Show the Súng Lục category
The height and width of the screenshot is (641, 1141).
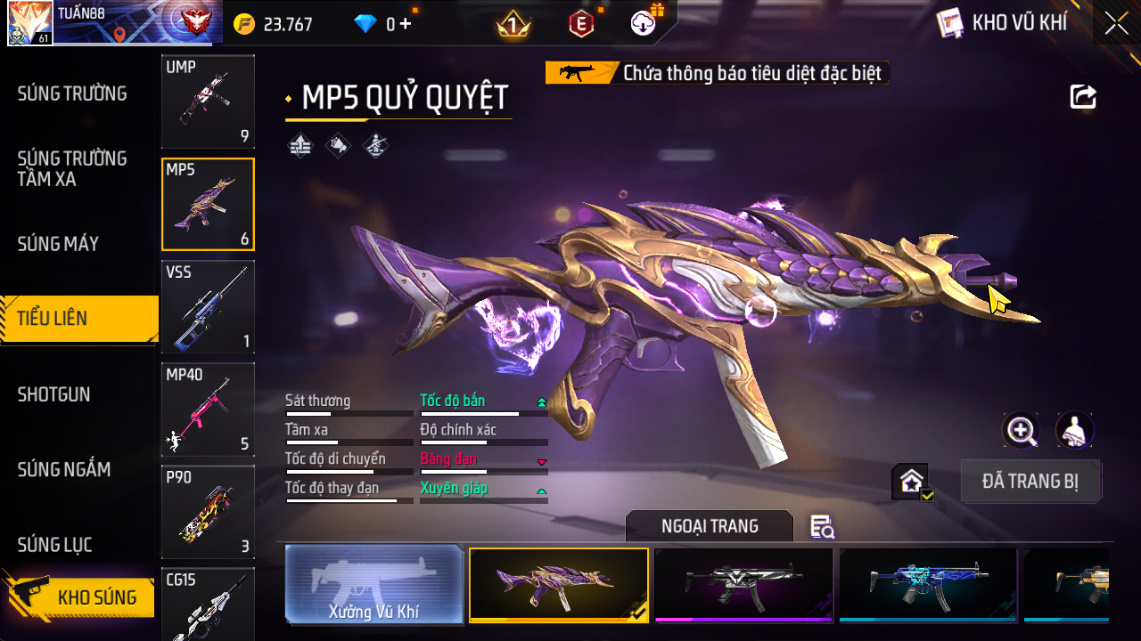click(55, 545)
